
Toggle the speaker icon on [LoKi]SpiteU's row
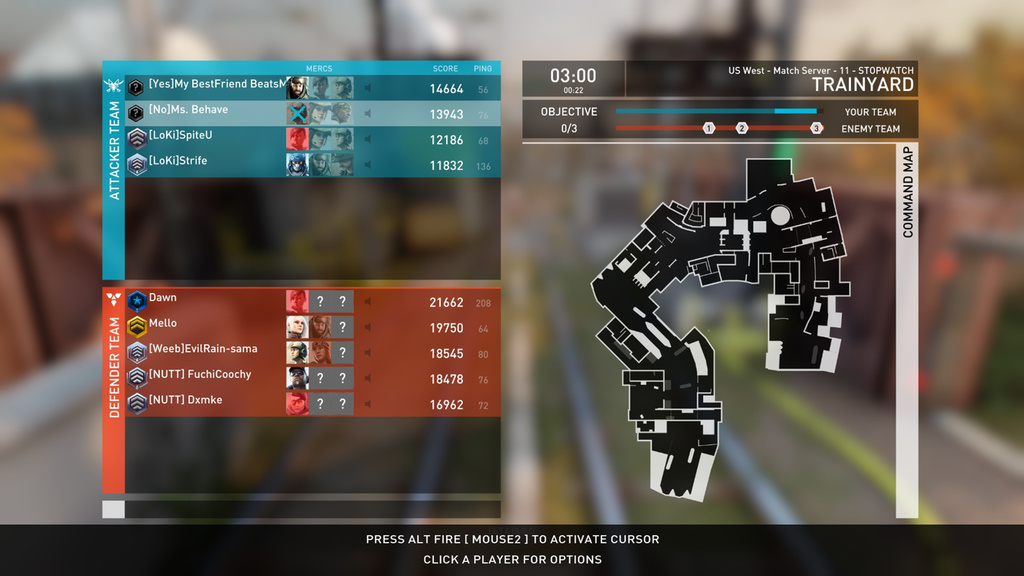[367, 139]
